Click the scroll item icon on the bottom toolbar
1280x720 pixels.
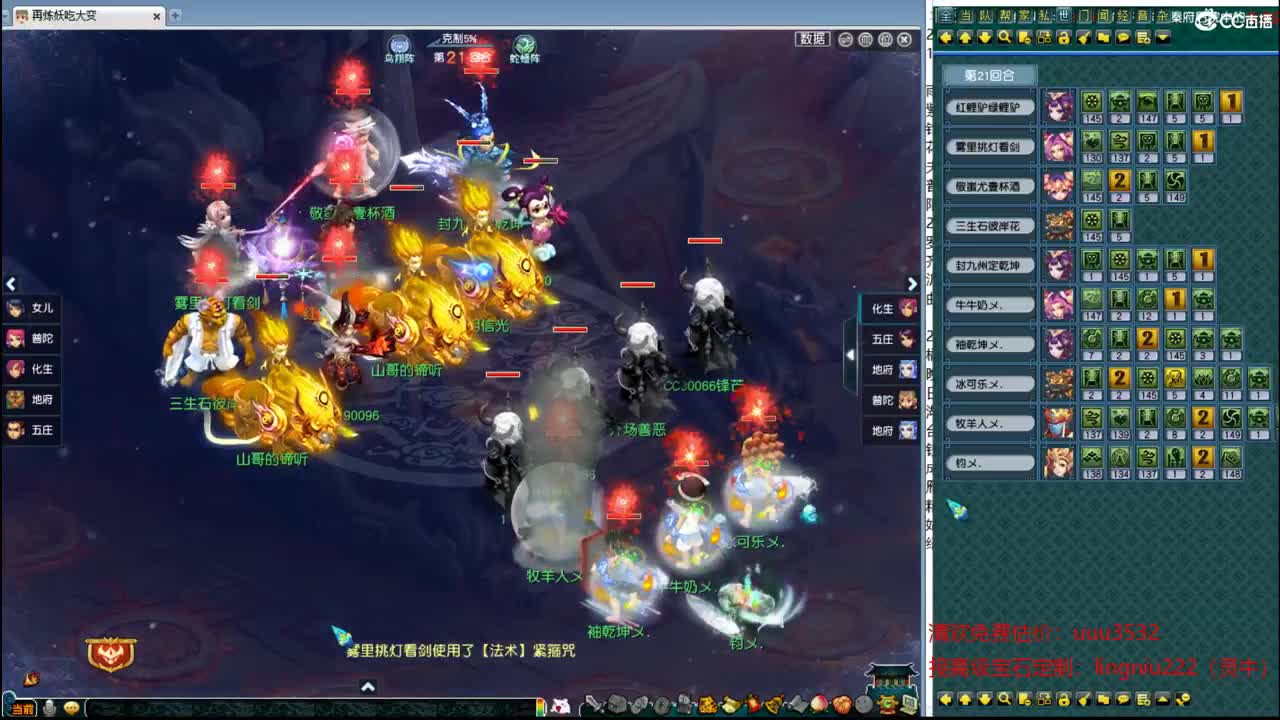[797, 707]
